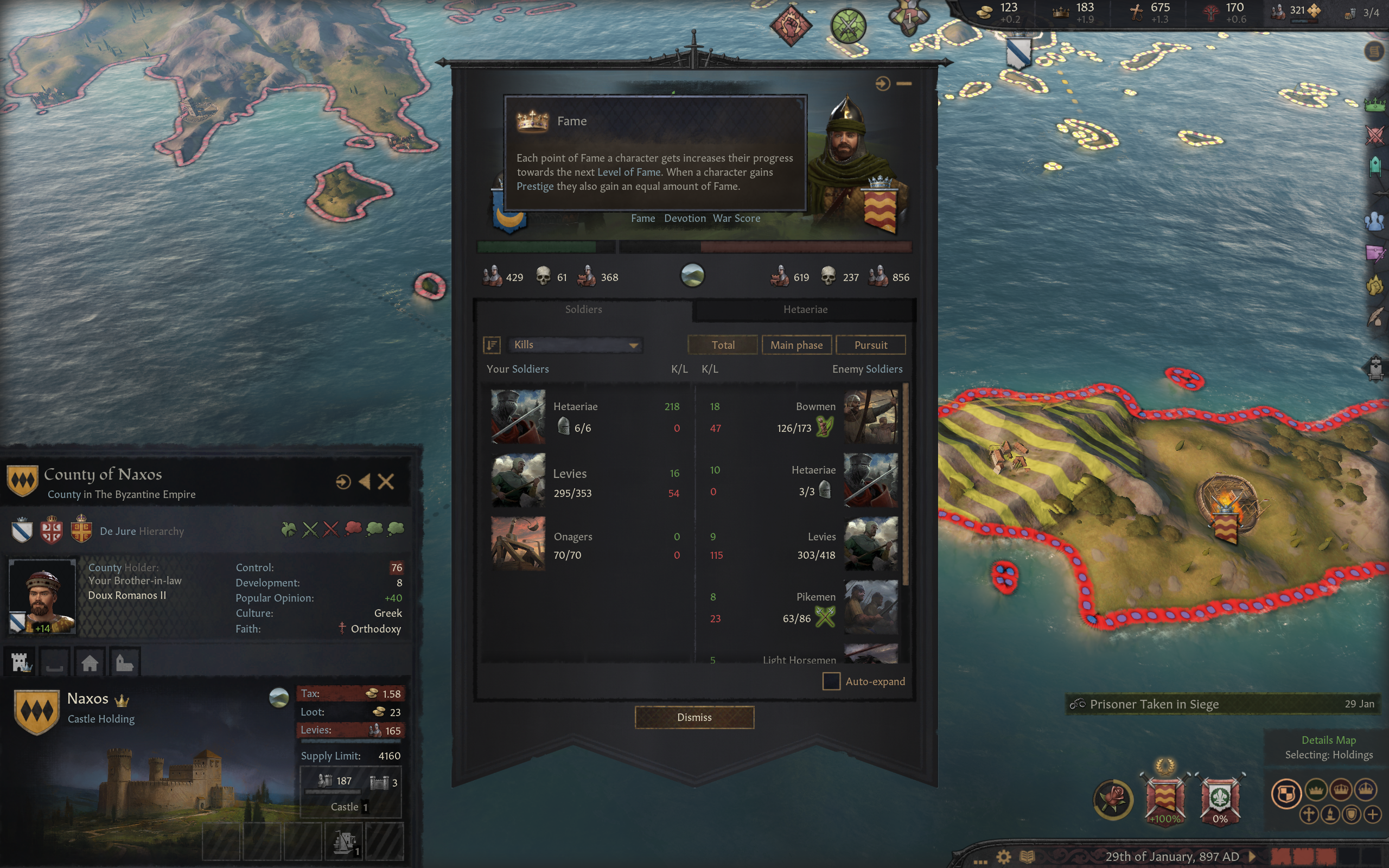The width and height of the screenshot is (1389, 868).
Task: Toggle the Auto-expand checkbox
Action: [x=831, y=681]
